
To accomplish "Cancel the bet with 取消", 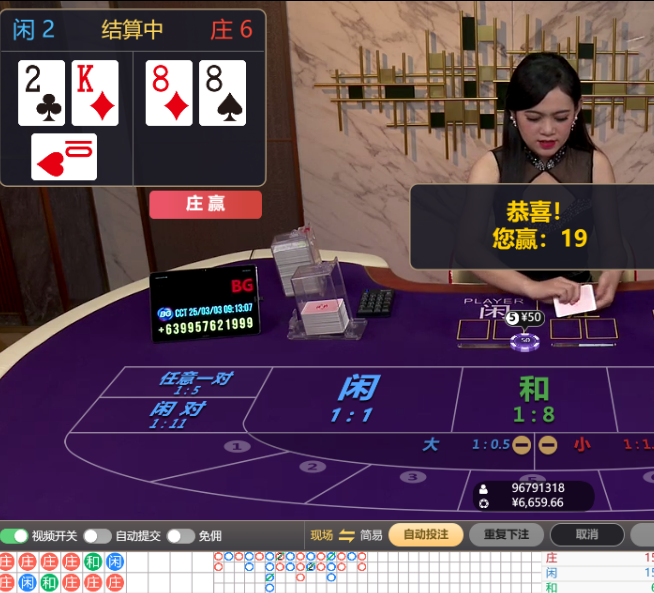I will (586, 535).
